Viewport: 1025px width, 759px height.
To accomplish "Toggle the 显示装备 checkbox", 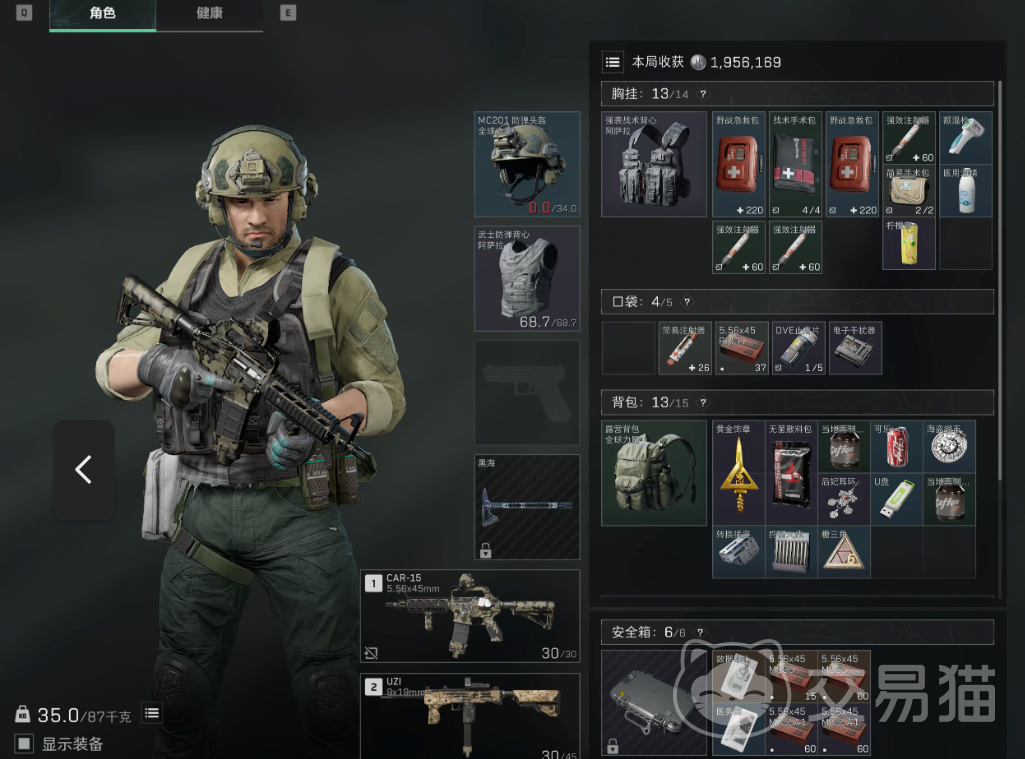I will (24, 743).
